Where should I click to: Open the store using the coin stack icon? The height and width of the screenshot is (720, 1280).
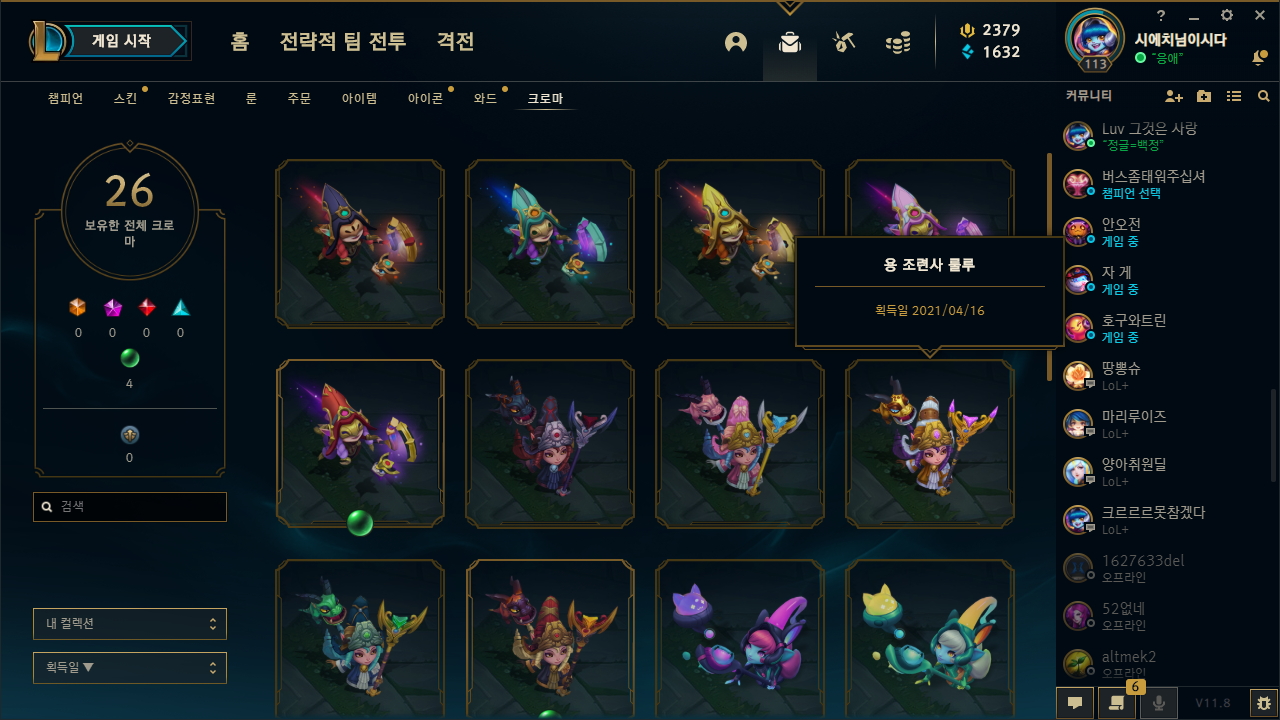[897, 40]
